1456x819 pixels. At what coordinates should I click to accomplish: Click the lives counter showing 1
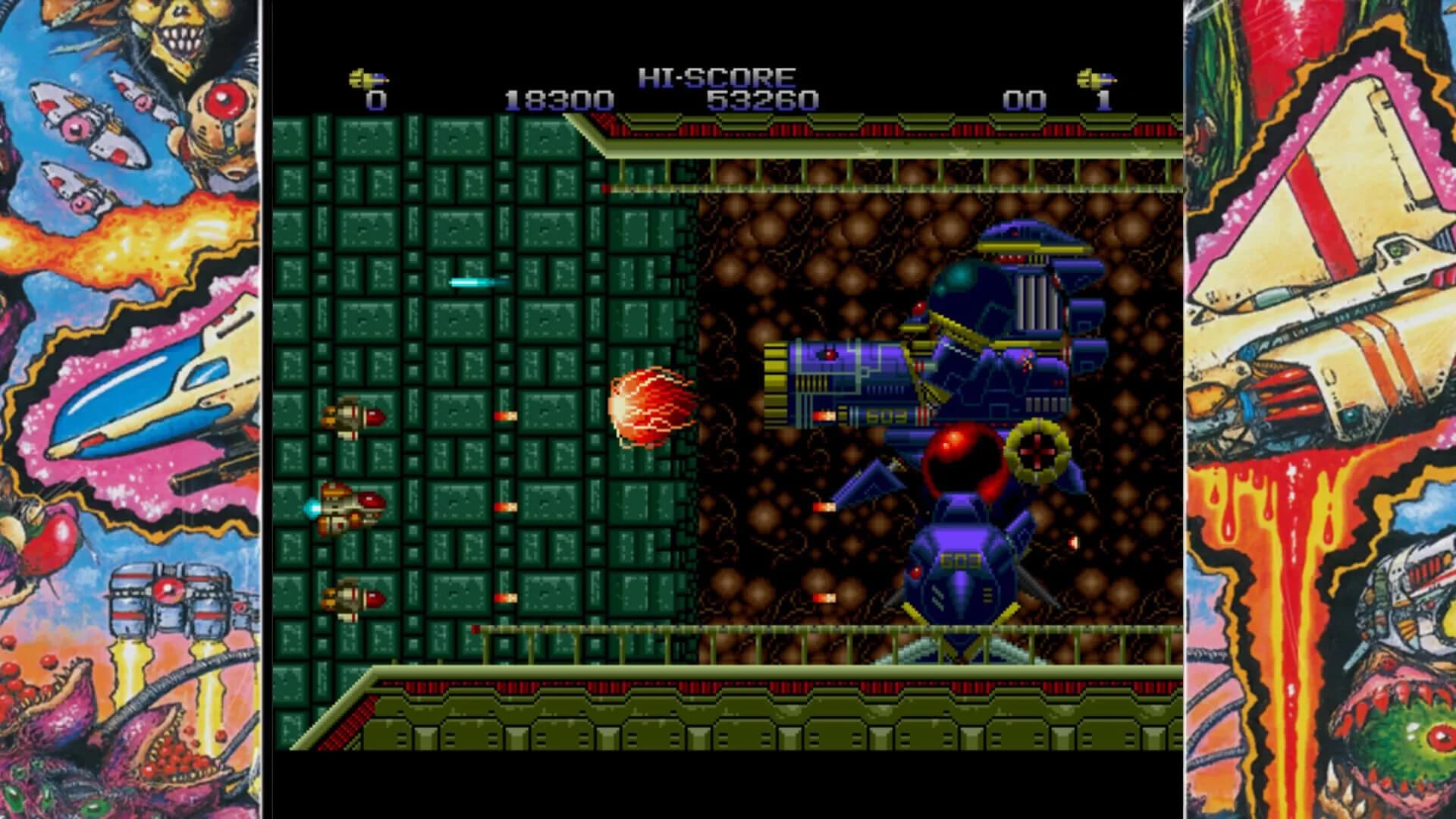(x=1103, y=99)
